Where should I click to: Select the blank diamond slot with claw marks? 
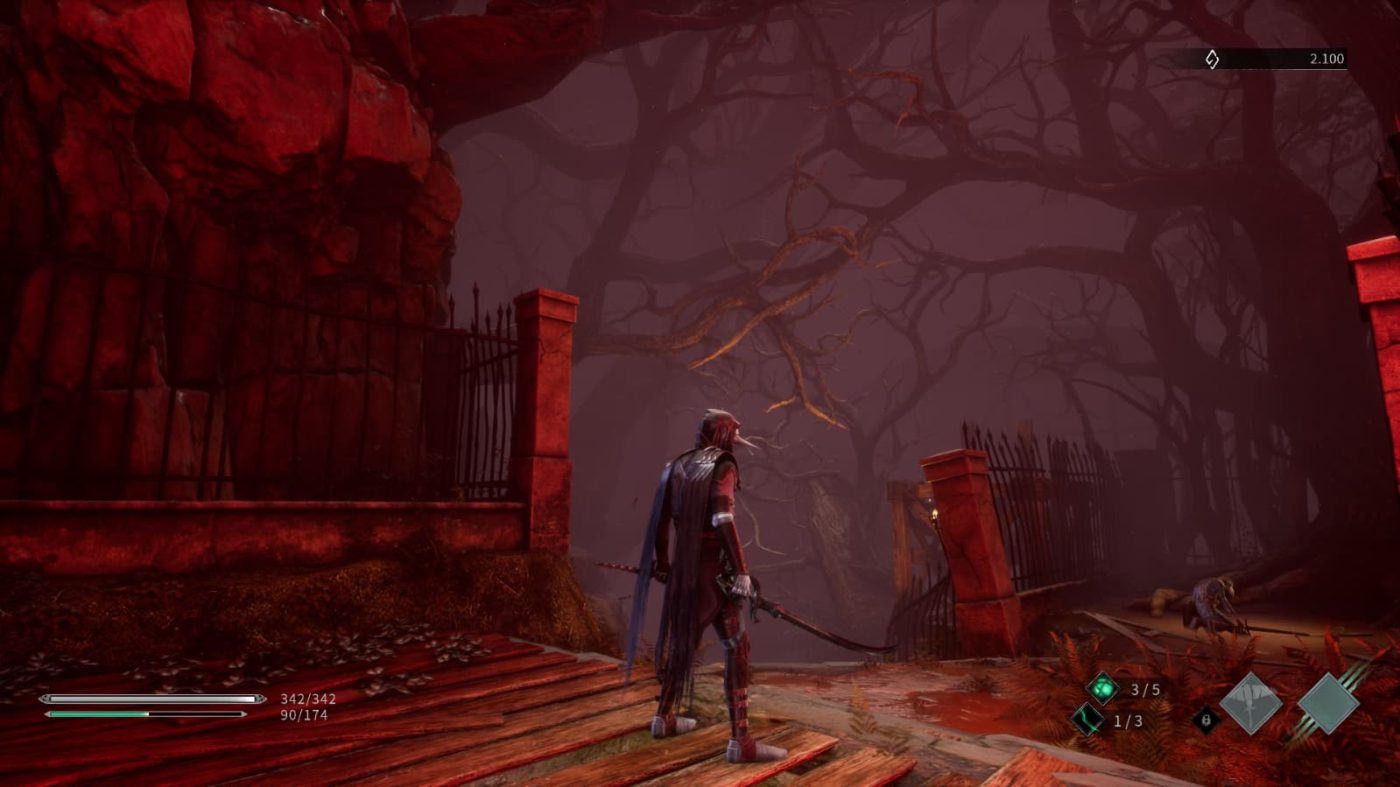pos(1328,703)
